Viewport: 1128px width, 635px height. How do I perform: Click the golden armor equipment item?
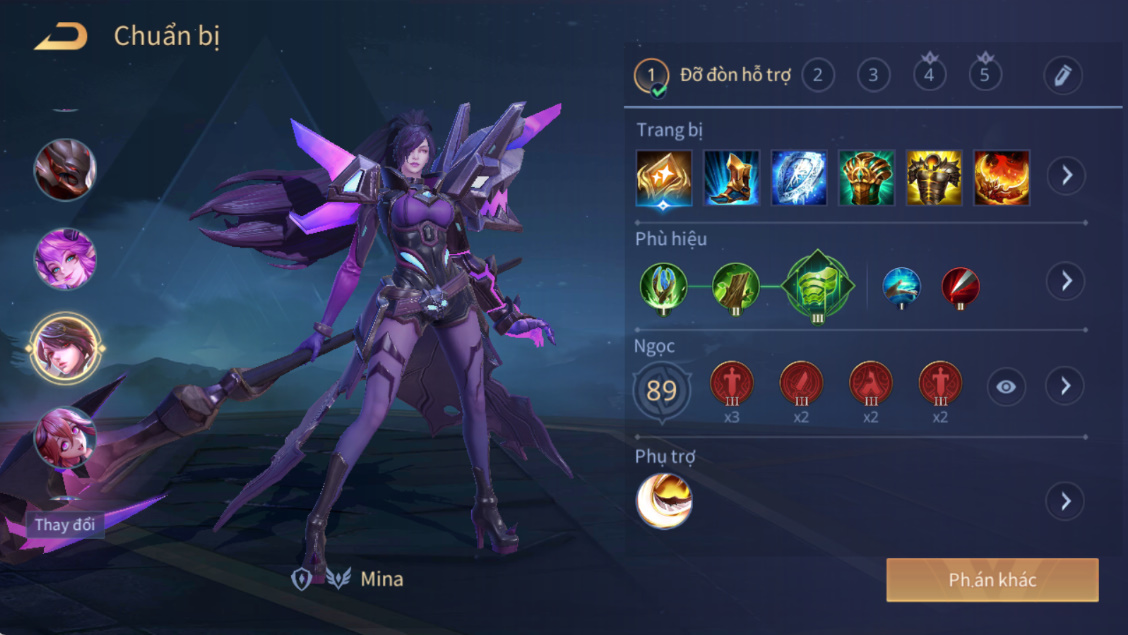[934, 177]
